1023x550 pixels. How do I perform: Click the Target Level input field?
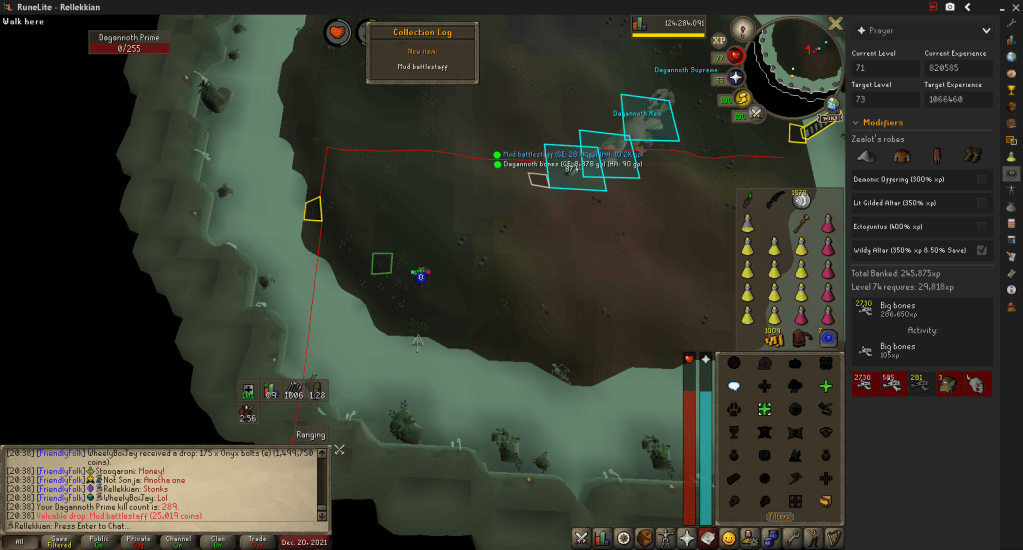(885, 99)
